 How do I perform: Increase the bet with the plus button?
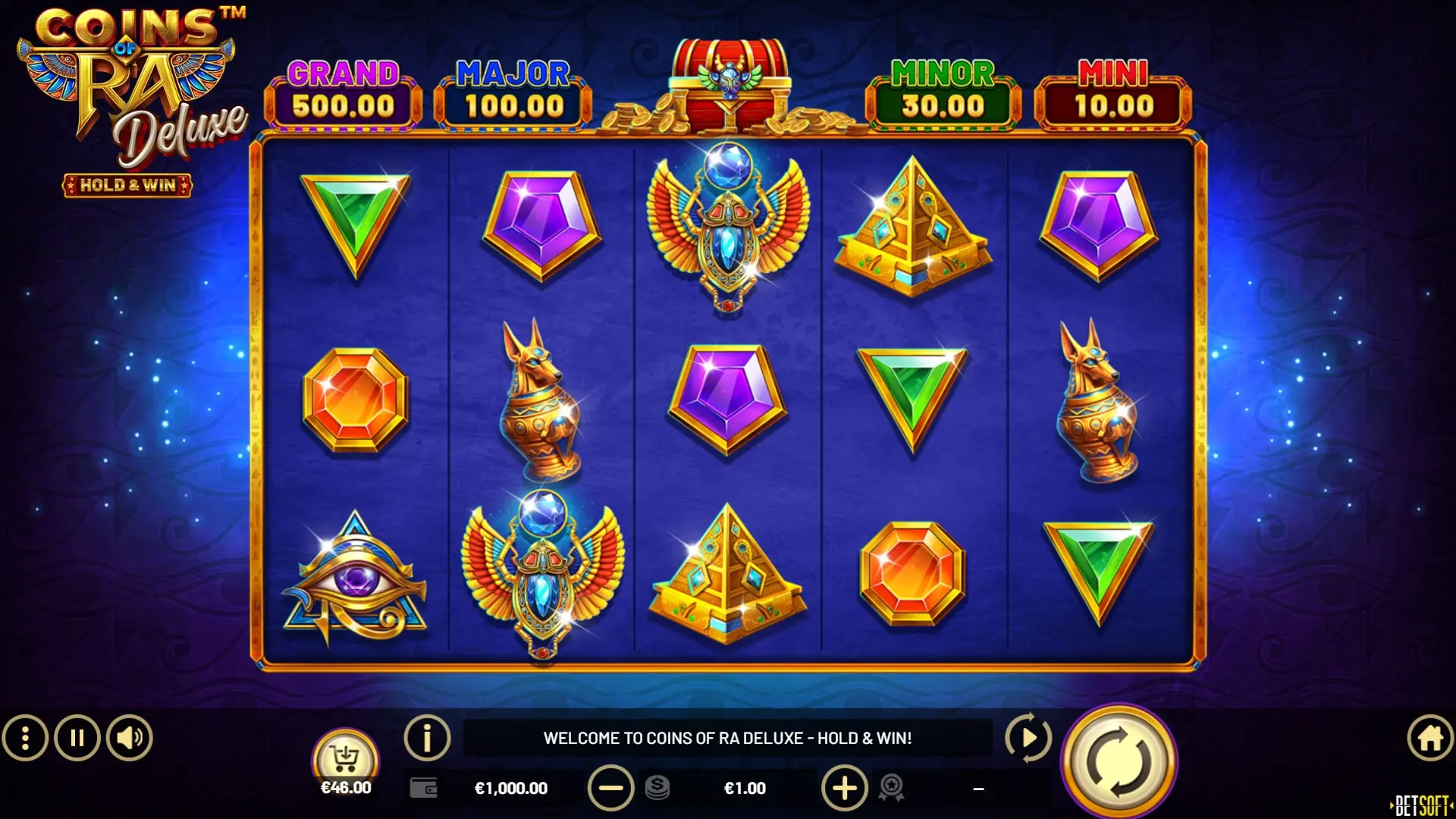pos(846,788)
